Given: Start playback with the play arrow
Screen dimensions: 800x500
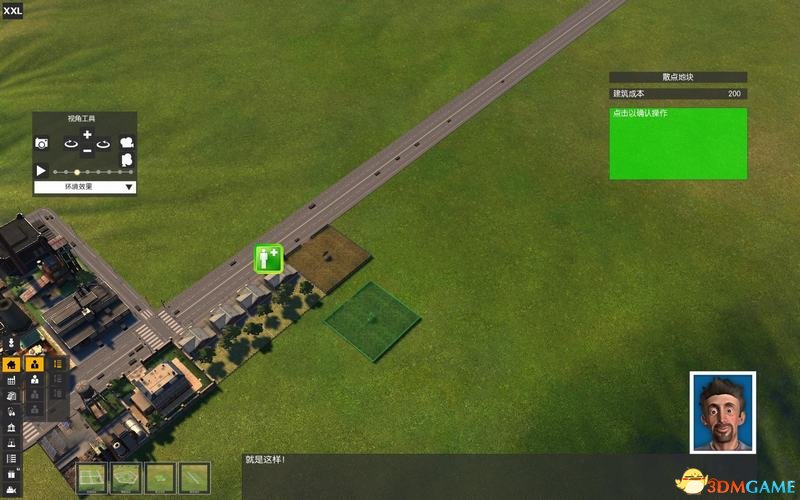Looking at the screenshot, I should (41, 171).
